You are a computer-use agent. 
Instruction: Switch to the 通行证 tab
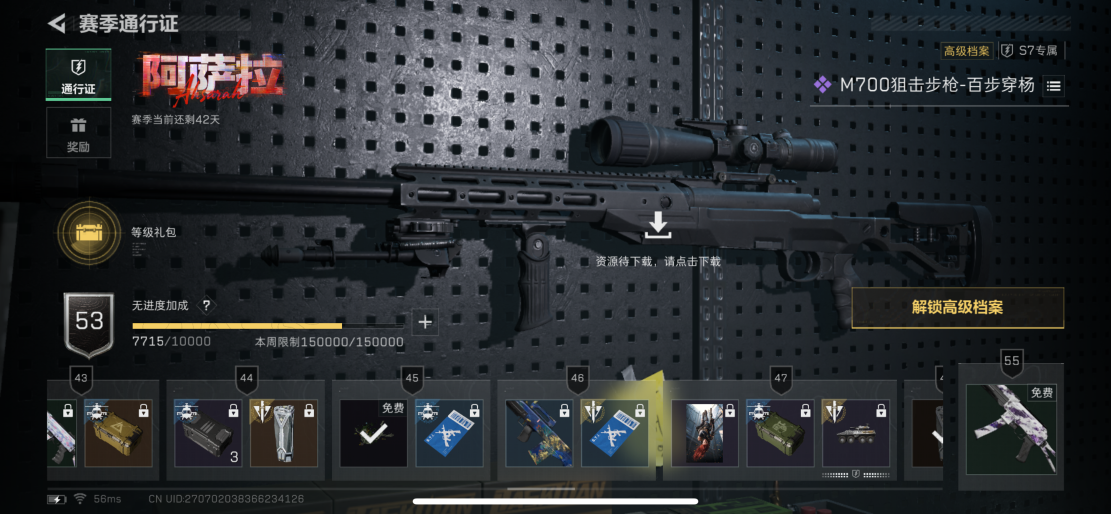(x=78, y=75)
